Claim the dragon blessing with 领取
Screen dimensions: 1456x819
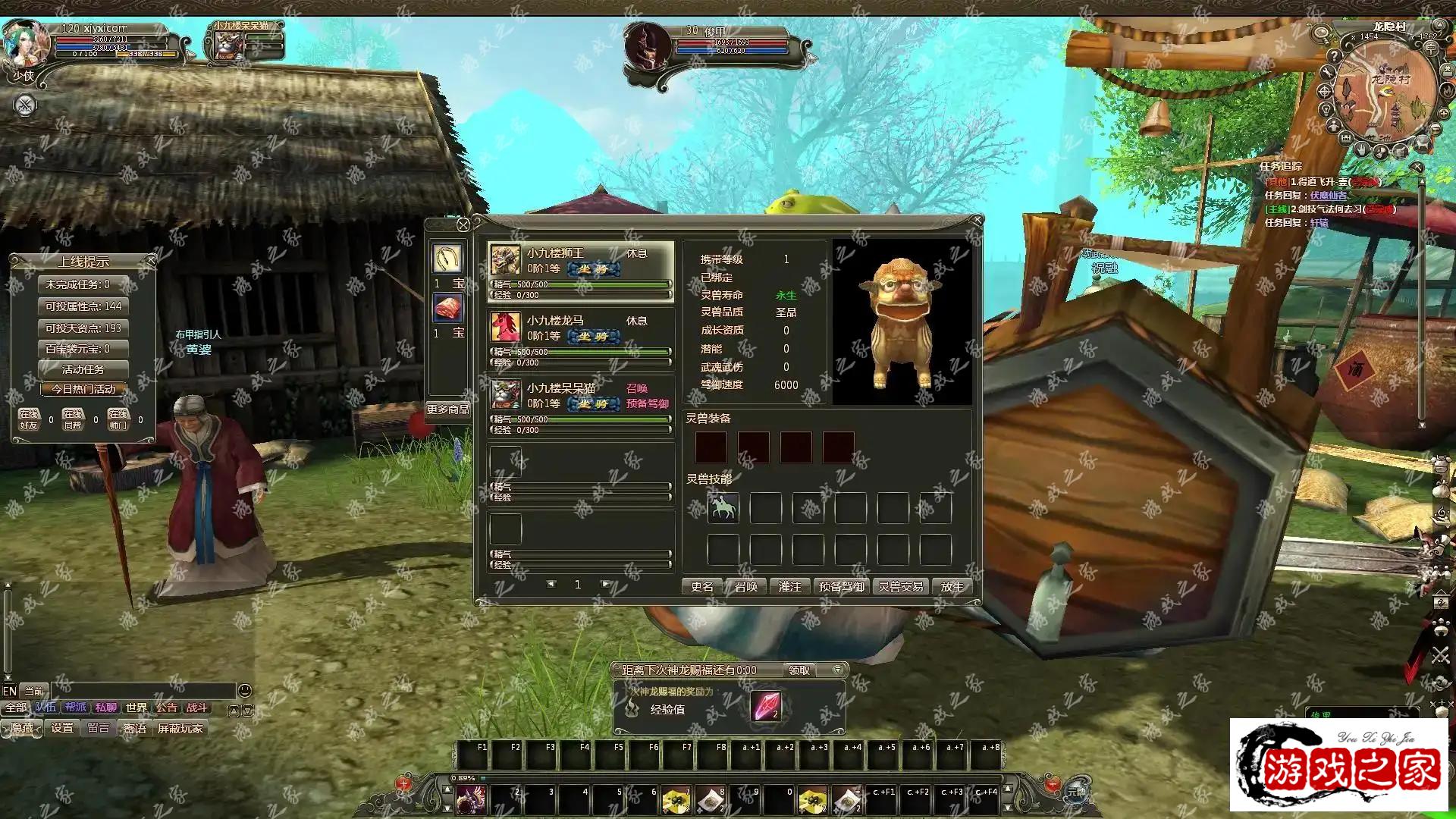coord(799,670)
